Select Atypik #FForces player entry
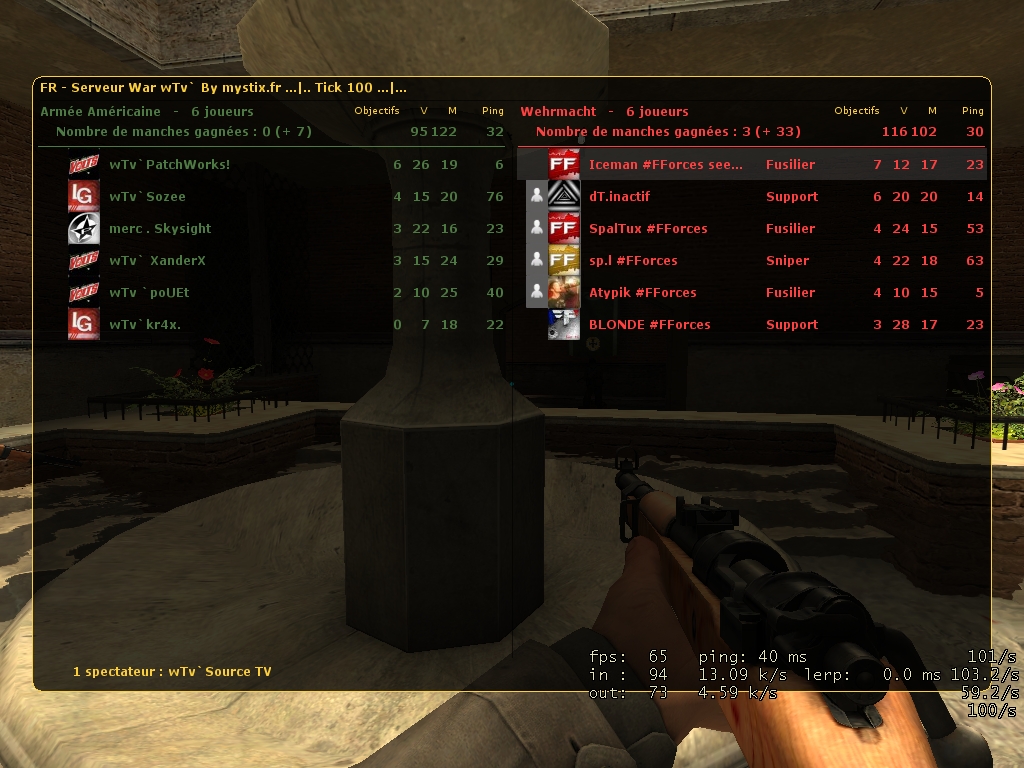 tap(642, 293)
